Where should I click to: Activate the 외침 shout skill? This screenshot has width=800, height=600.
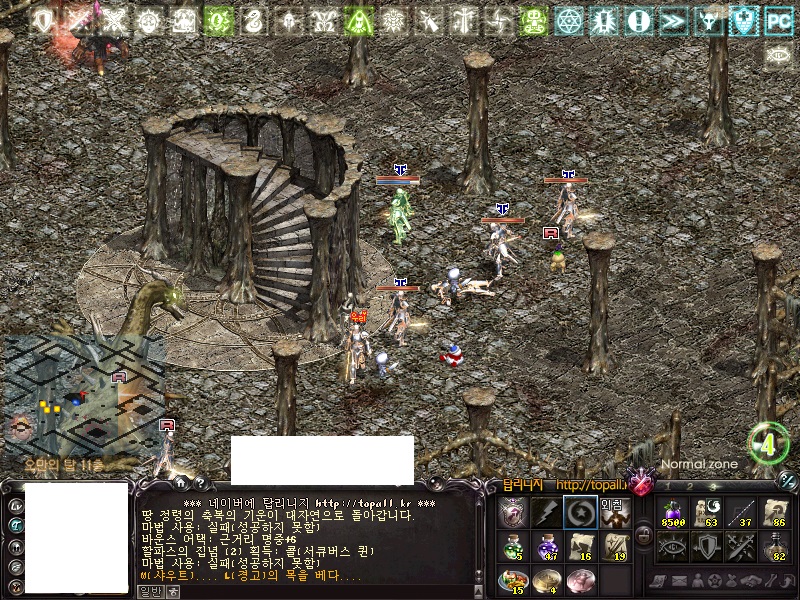614,513
